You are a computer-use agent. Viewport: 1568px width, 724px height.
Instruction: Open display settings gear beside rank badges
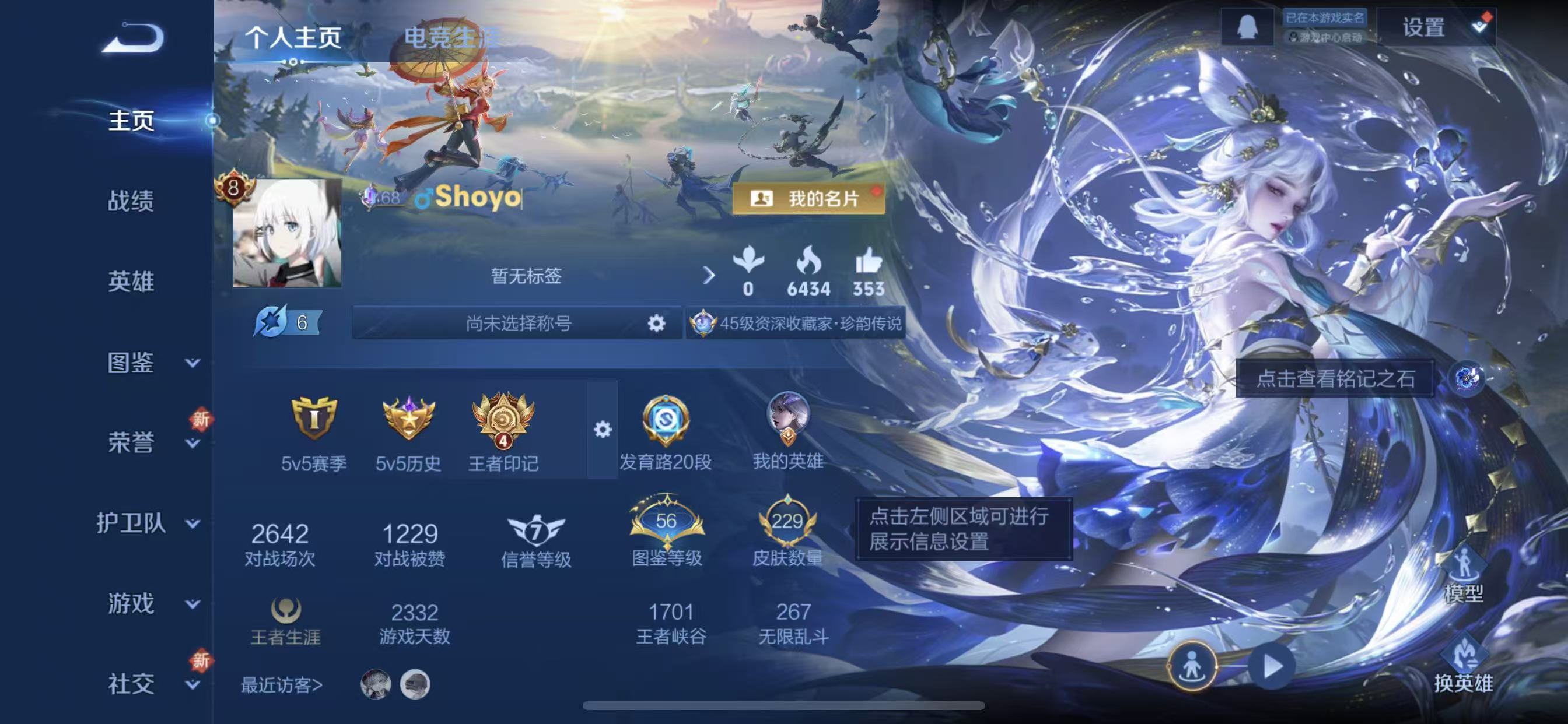(x=603, y=430)
